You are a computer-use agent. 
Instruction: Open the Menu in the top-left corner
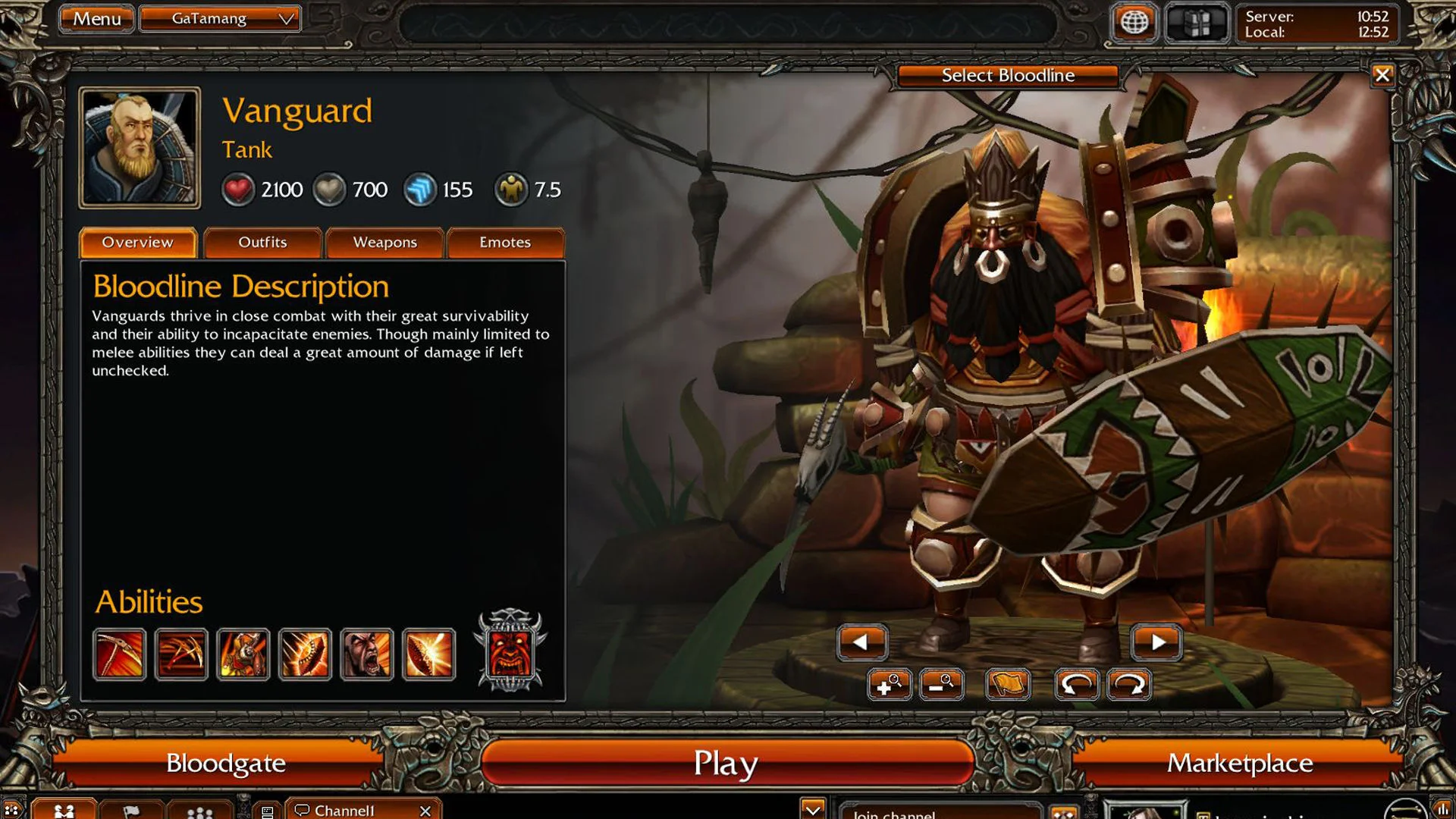tap(96, 19)
